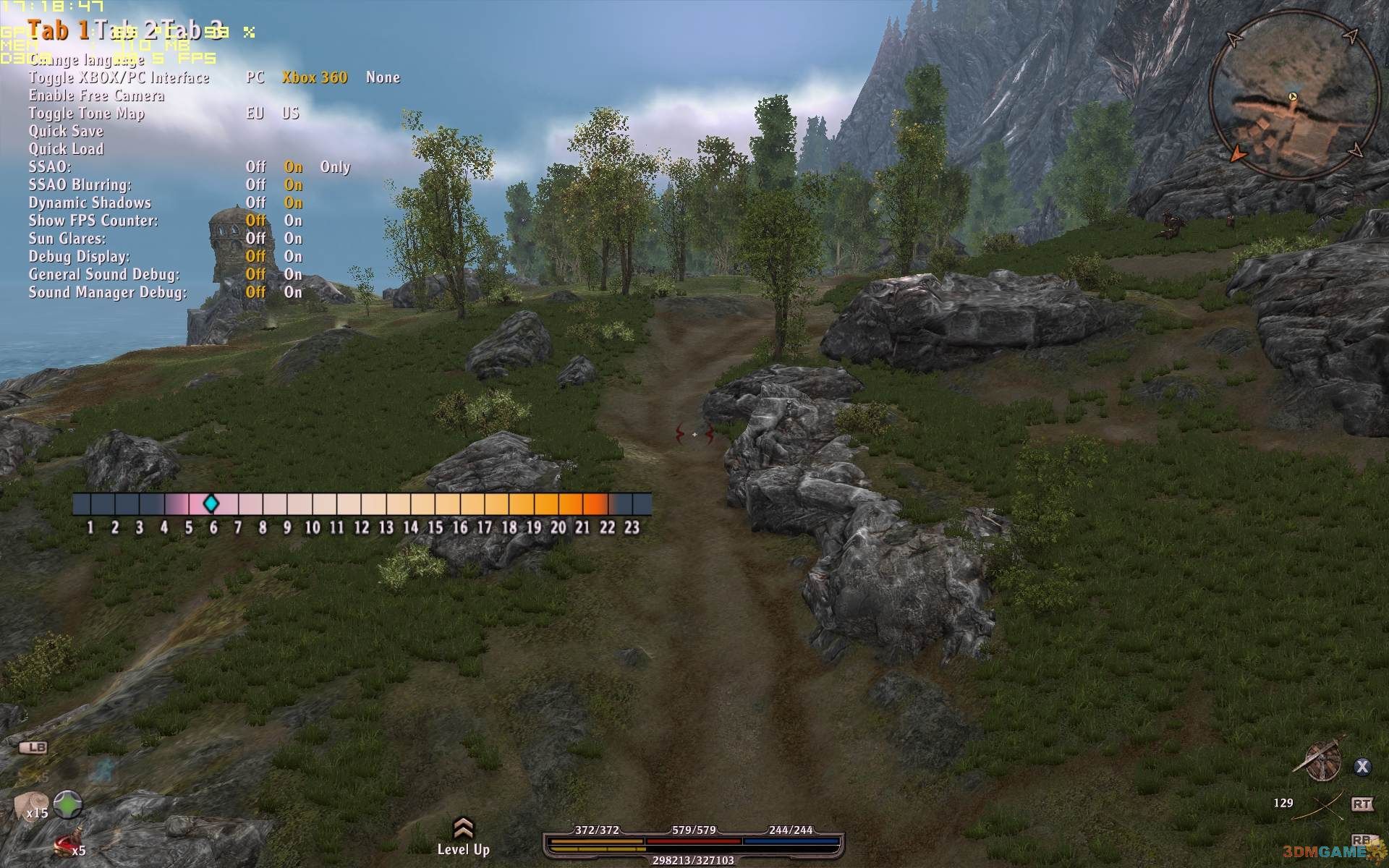Image resolution: width=1389 pixels, height=868 pixels.
Task: Turn Dynamic Shadows off
Action: point(255,203)
